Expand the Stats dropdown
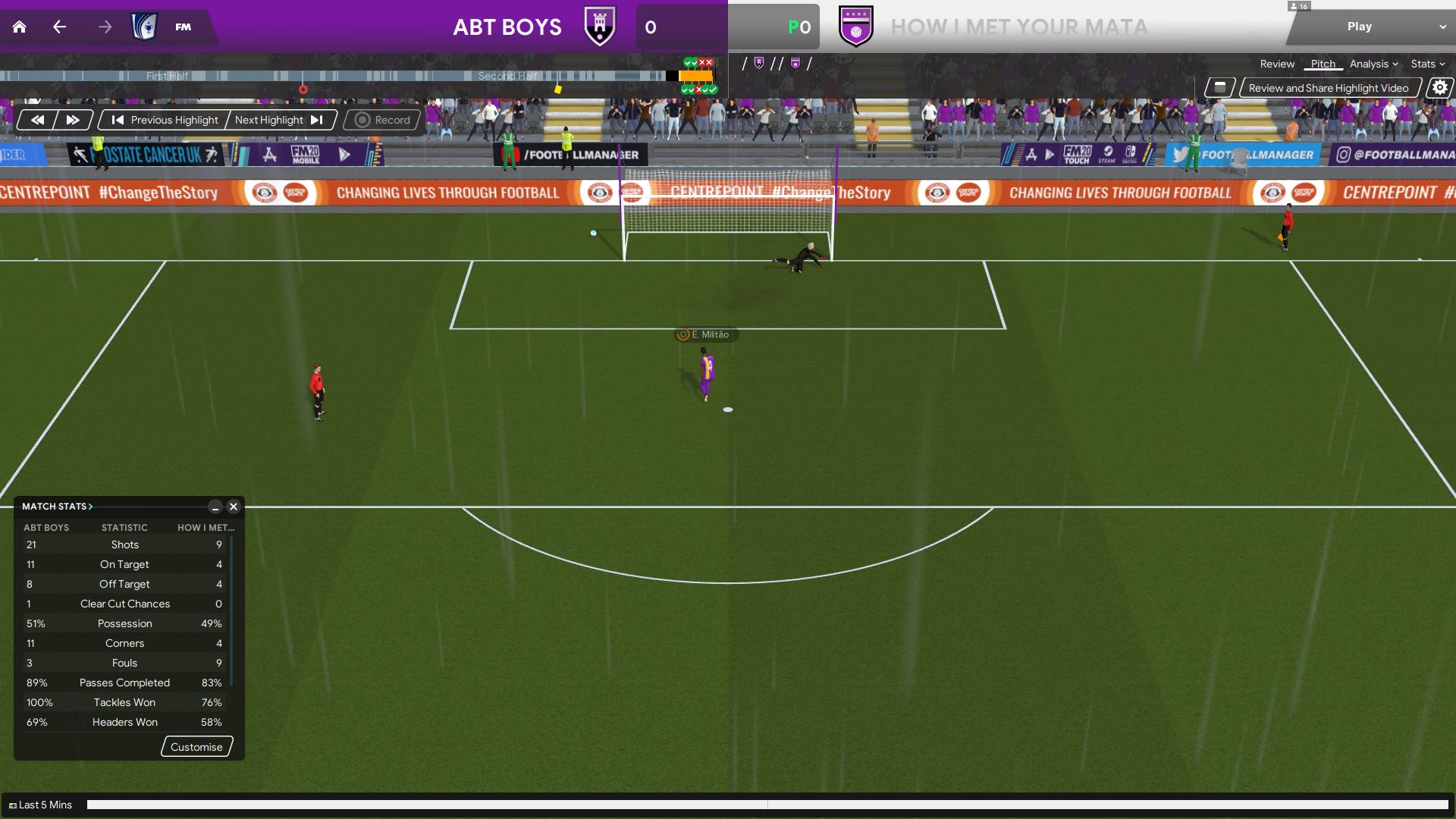1456x819 pixels. (x=1428, y=64)
